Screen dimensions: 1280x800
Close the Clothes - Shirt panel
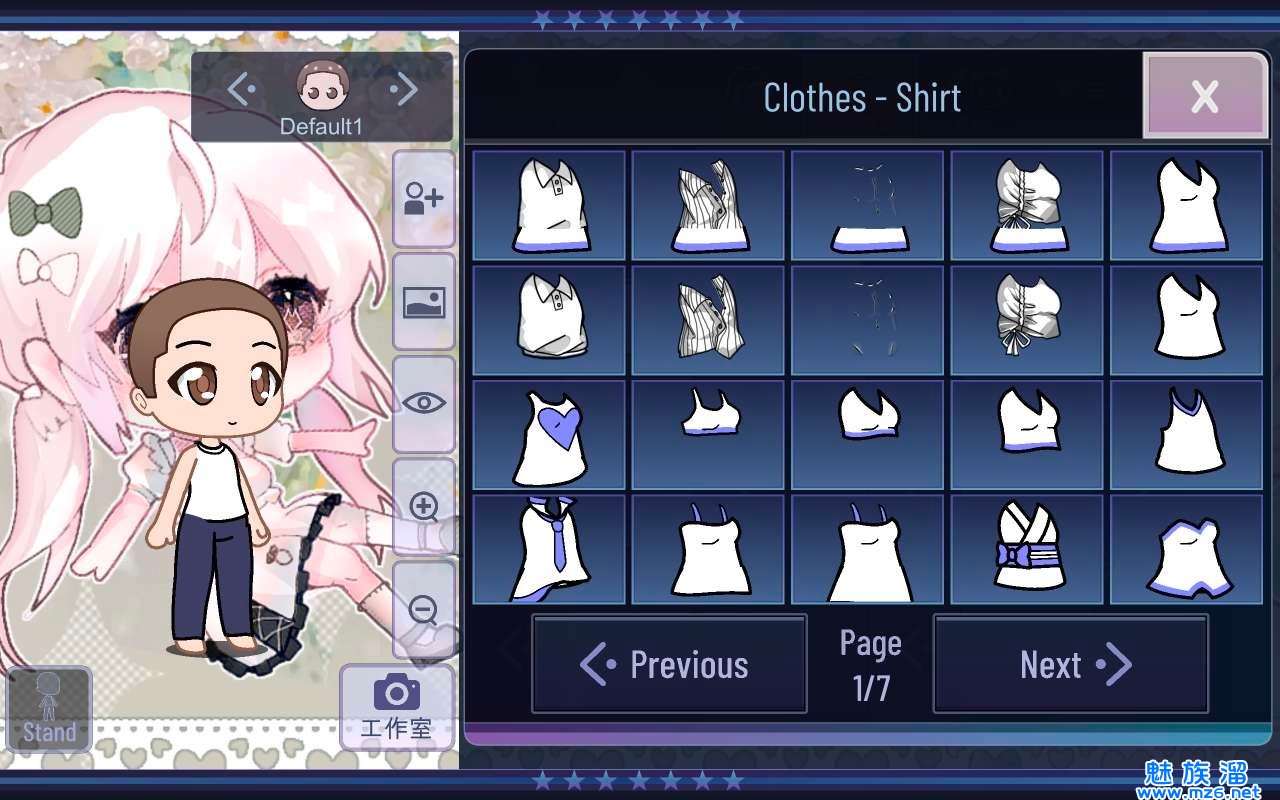click(x=1204, y=96)
